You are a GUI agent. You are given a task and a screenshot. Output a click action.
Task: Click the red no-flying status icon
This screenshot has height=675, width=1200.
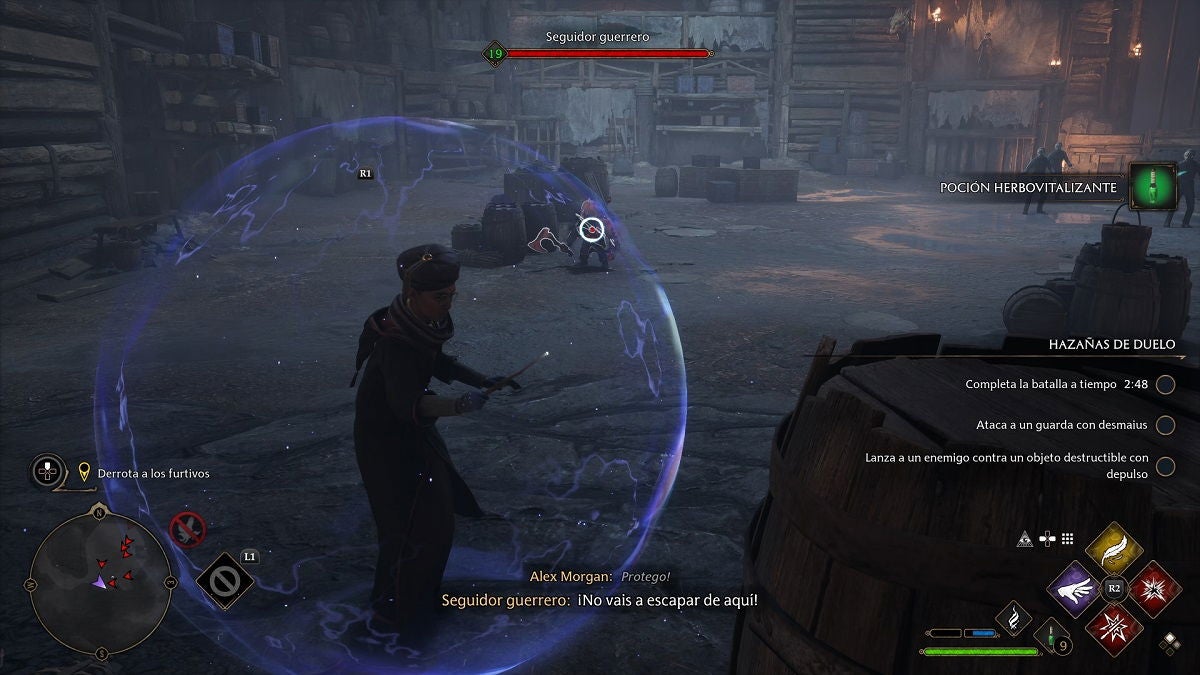pos(187,528)
